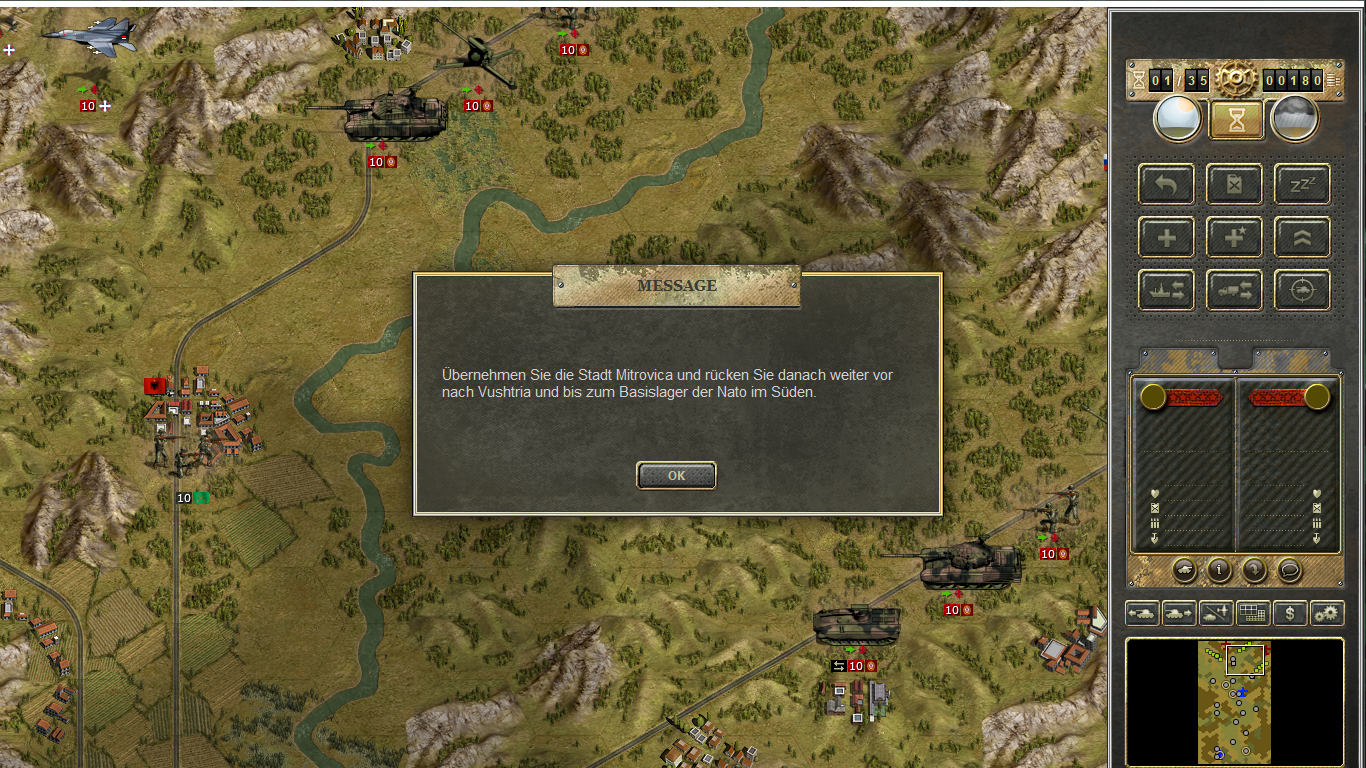Open the speech bubble message log
Screen dimensions: 1366x768
[x=1290, y=570]
